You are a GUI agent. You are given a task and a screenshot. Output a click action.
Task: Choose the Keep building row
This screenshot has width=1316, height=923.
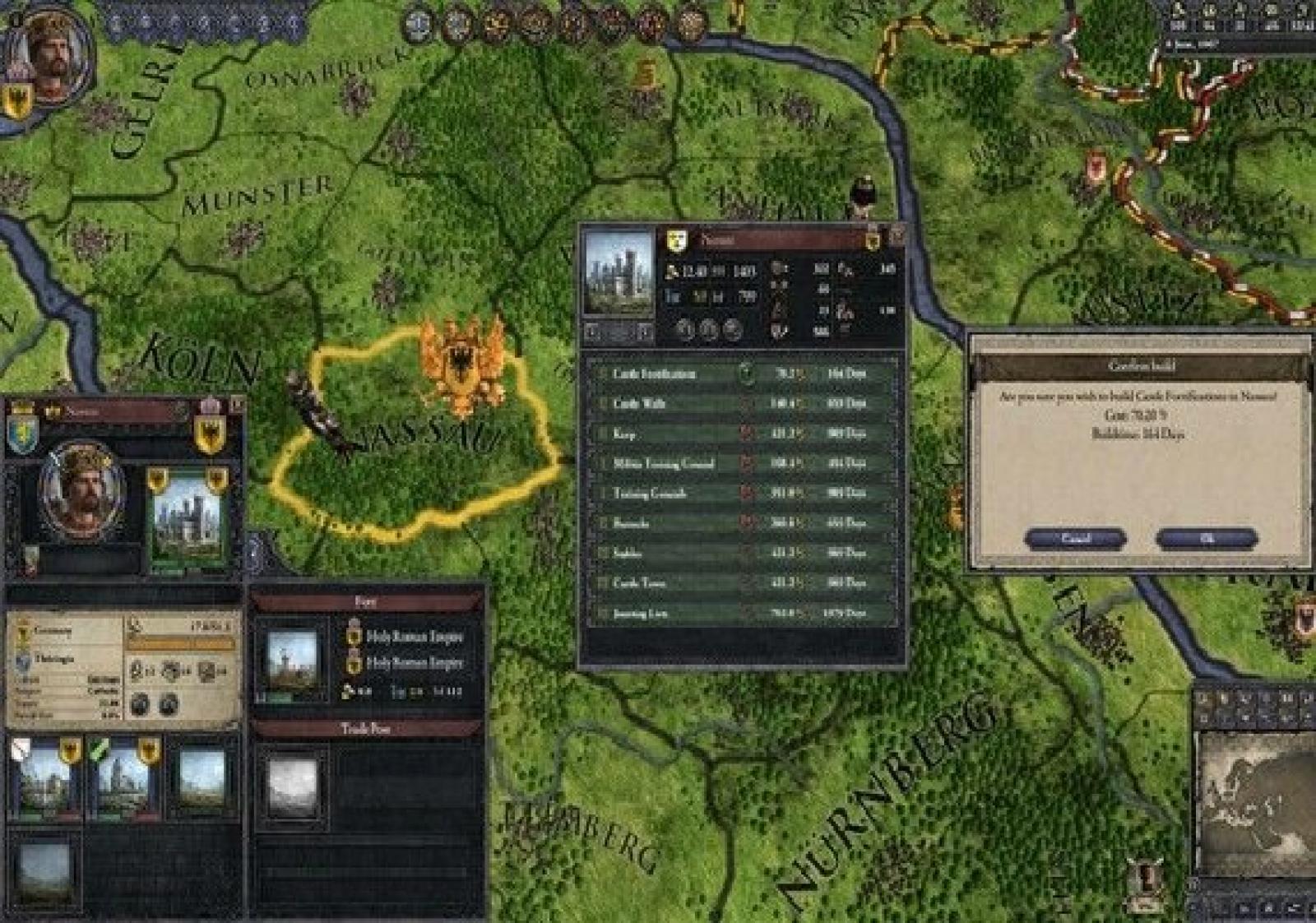(x=740, y=434)
